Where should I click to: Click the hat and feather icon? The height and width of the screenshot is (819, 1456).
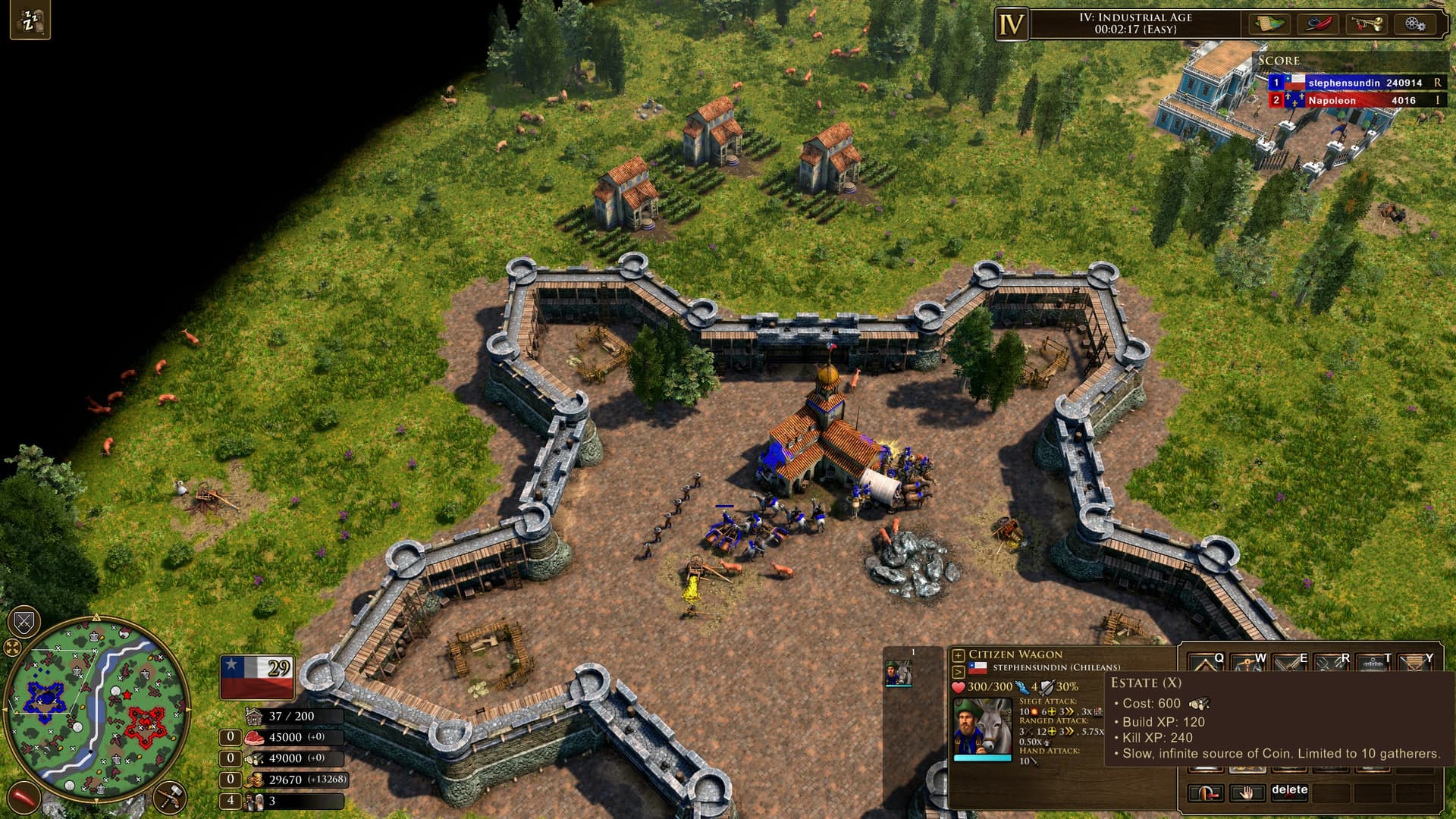(x=1318, y=24)
